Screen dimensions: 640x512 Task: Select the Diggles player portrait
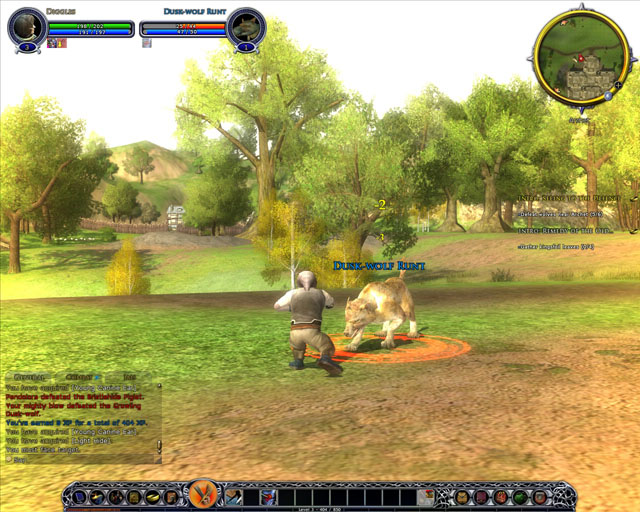pos(27,27)
